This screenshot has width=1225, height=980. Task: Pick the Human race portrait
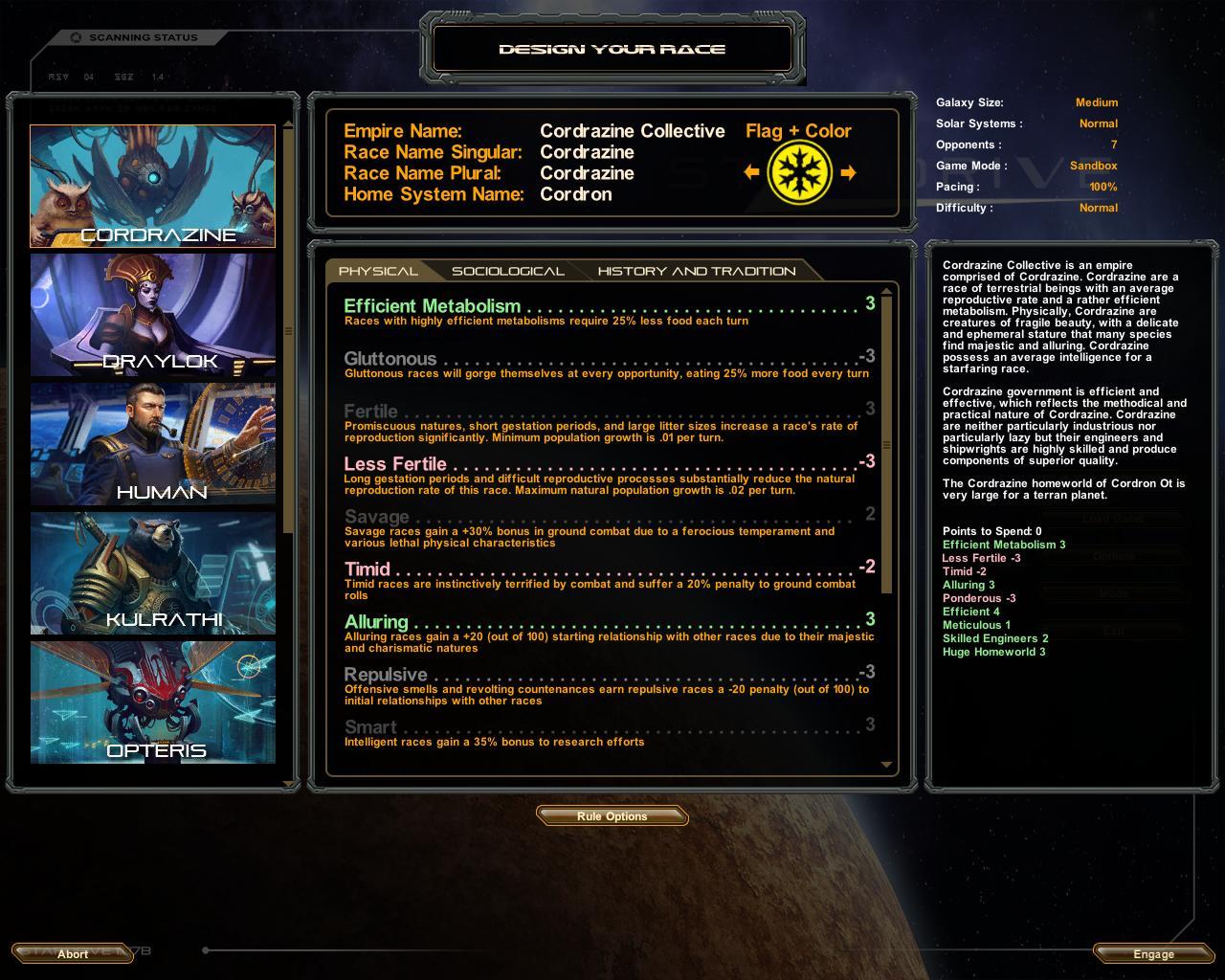[152, 444]
